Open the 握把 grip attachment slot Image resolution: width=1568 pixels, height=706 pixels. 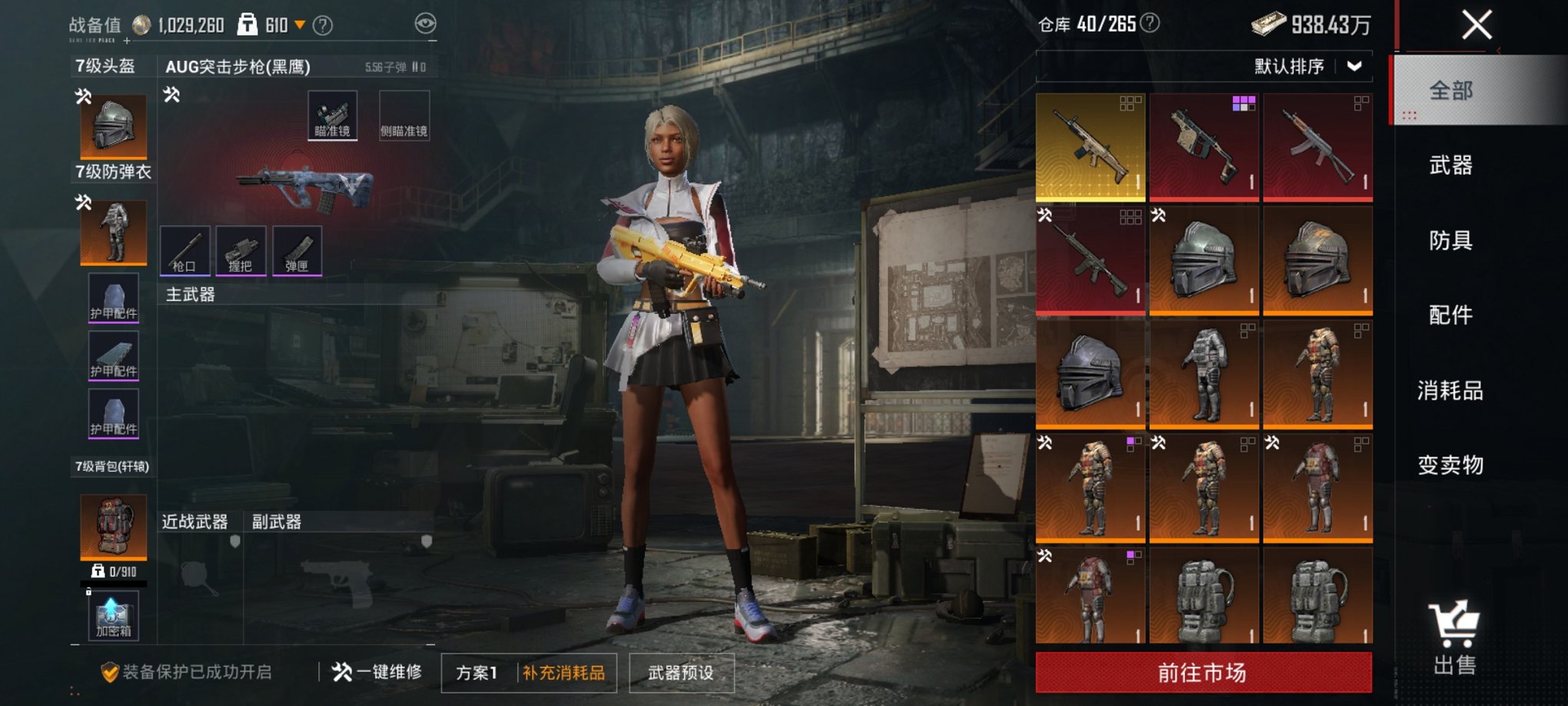point(241,251)
